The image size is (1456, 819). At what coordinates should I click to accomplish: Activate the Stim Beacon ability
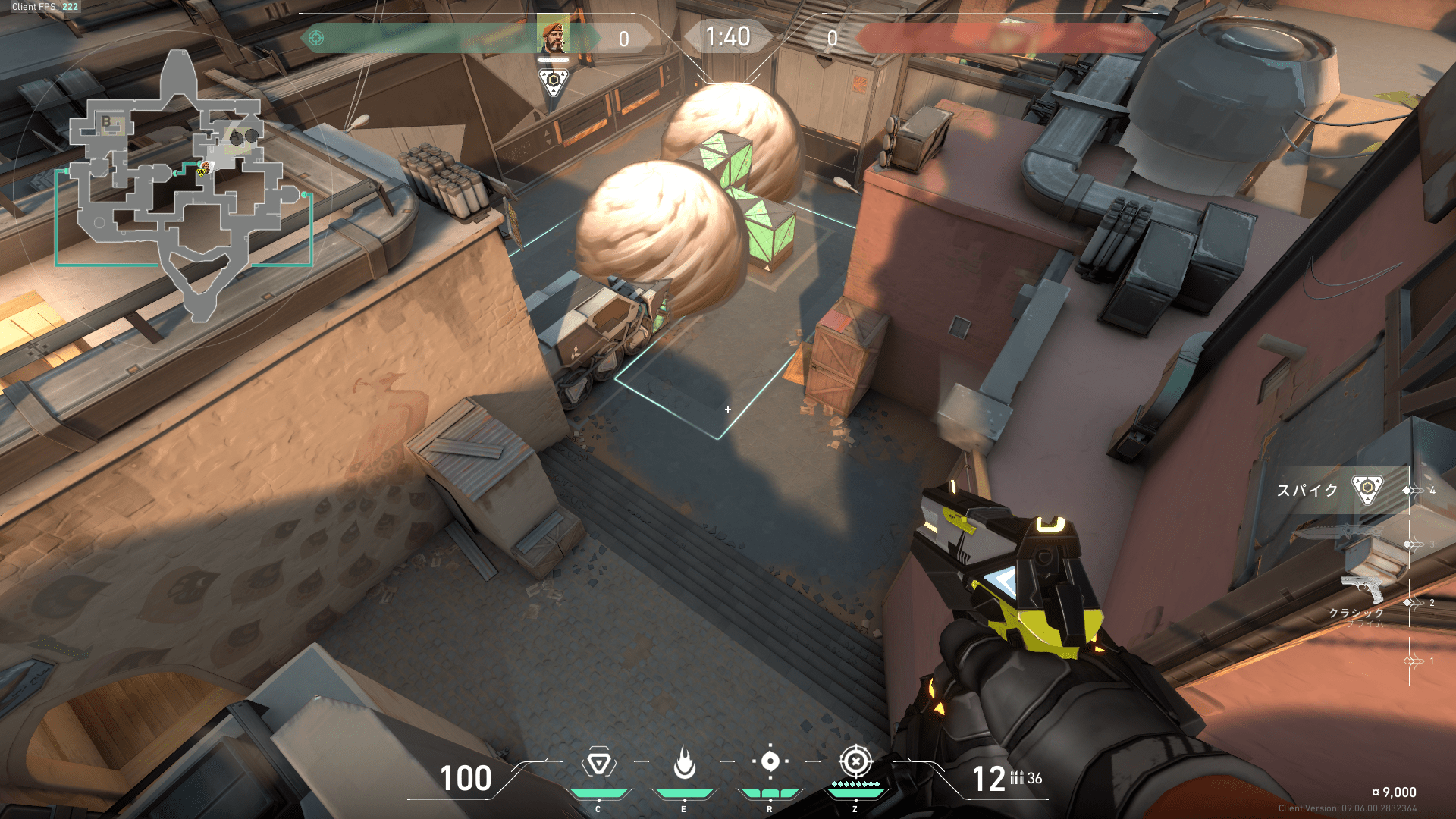598,763
